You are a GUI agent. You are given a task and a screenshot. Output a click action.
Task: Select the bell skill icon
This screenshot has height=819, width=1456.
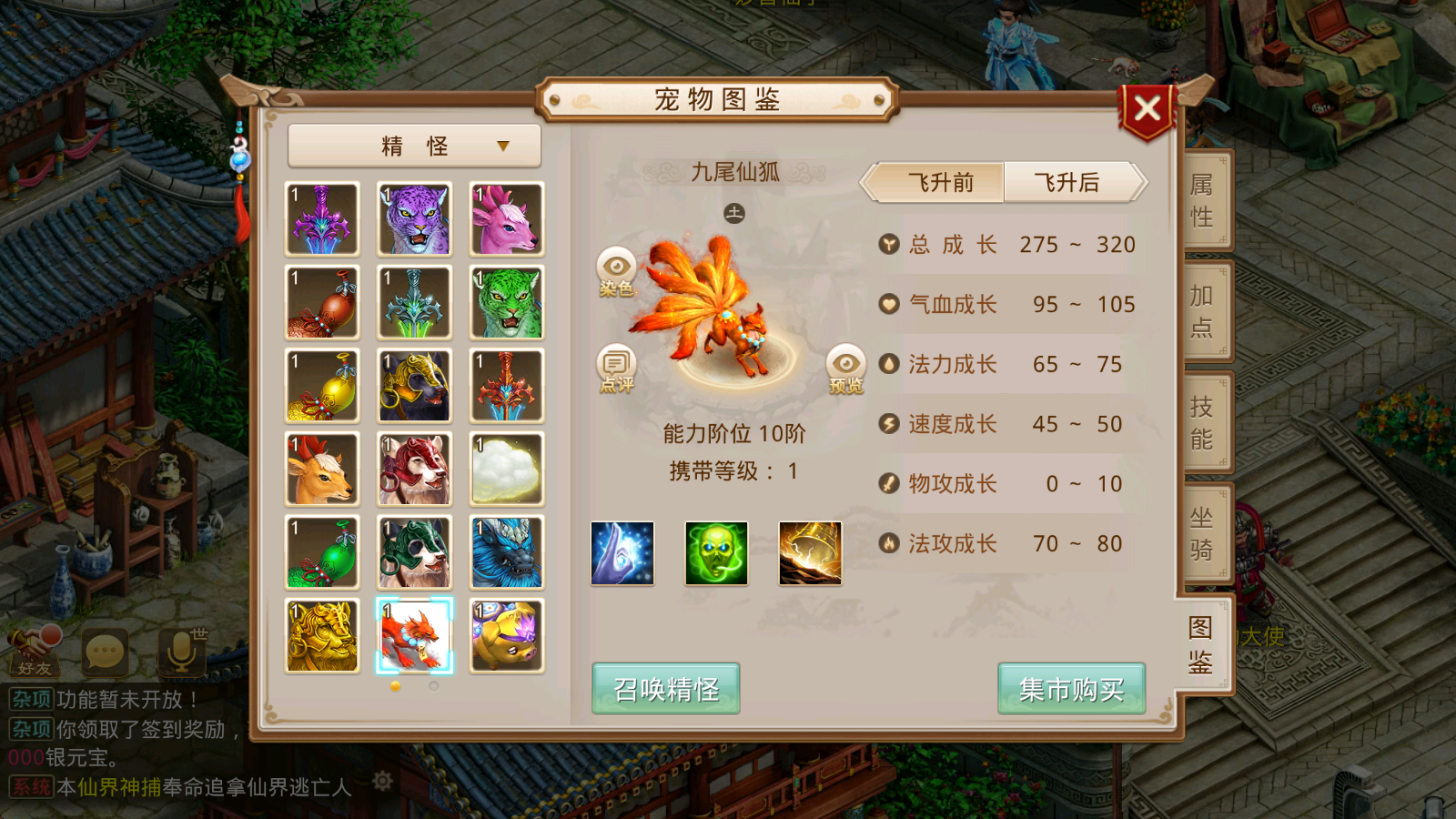click(x=809, y=554)
